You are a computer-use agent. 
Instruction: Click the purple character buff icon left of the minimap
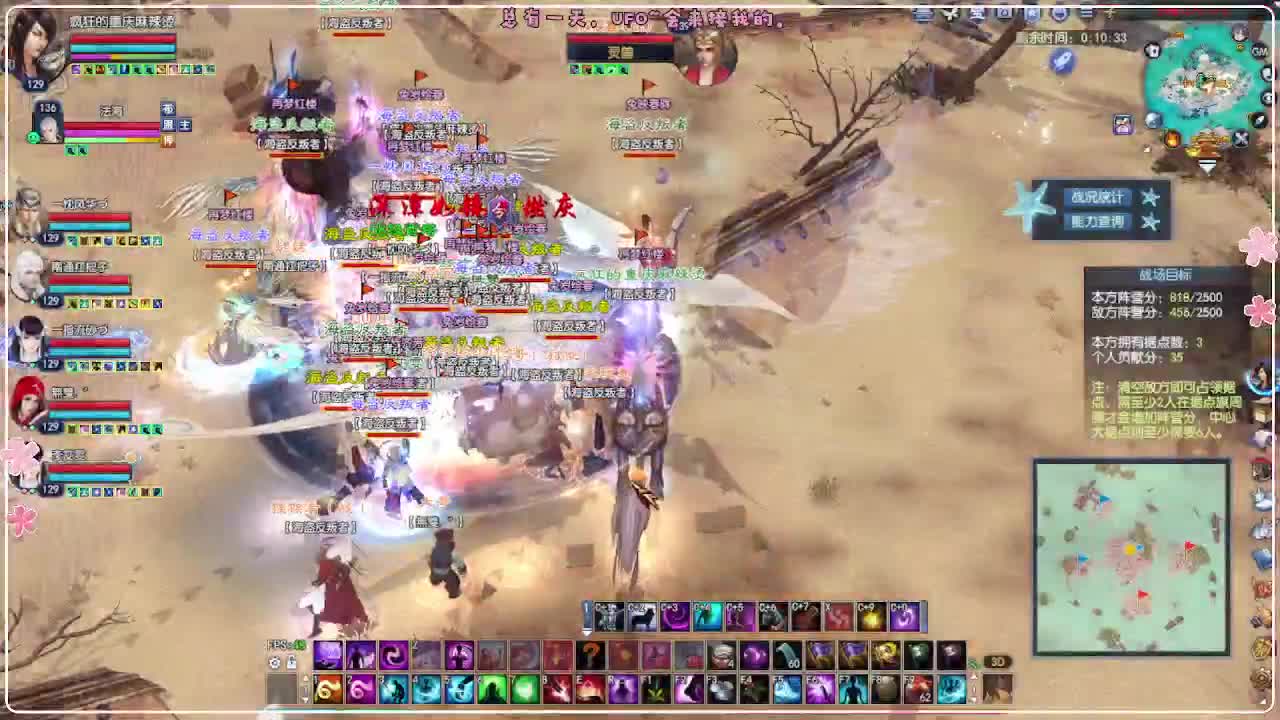pyautogui.click(x=1122, y=124)
